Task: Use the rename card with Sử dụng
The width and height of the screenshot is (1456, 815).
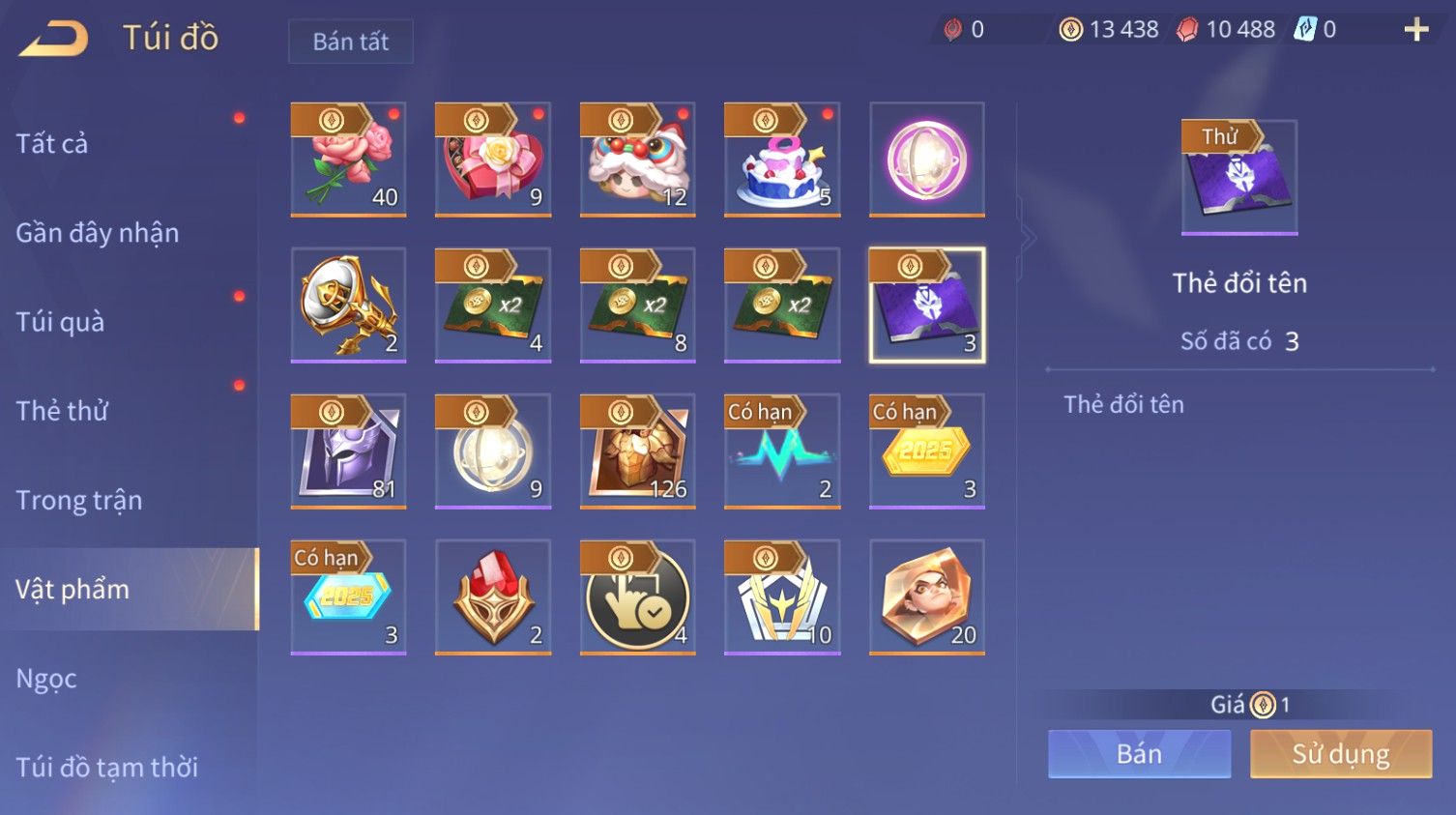Action: click(x=1340, y=754)
